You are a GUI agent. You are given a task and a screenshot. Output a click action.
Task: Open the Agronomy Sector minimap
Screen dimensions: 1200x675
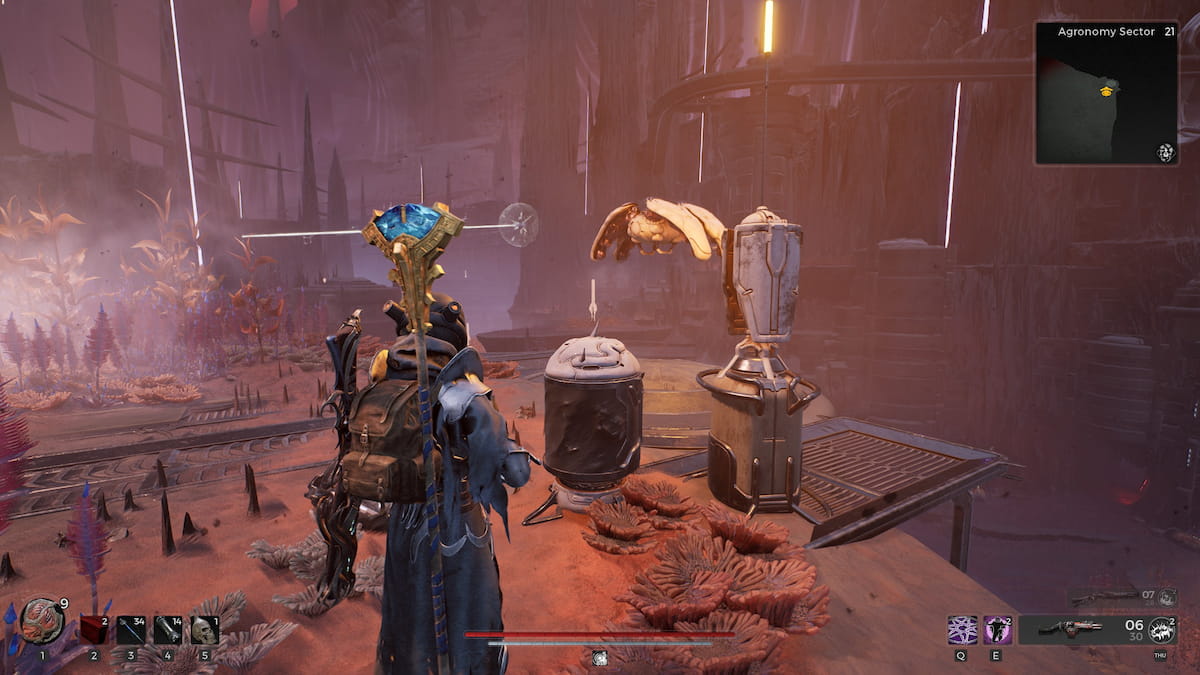click(x=1107, y=93)
